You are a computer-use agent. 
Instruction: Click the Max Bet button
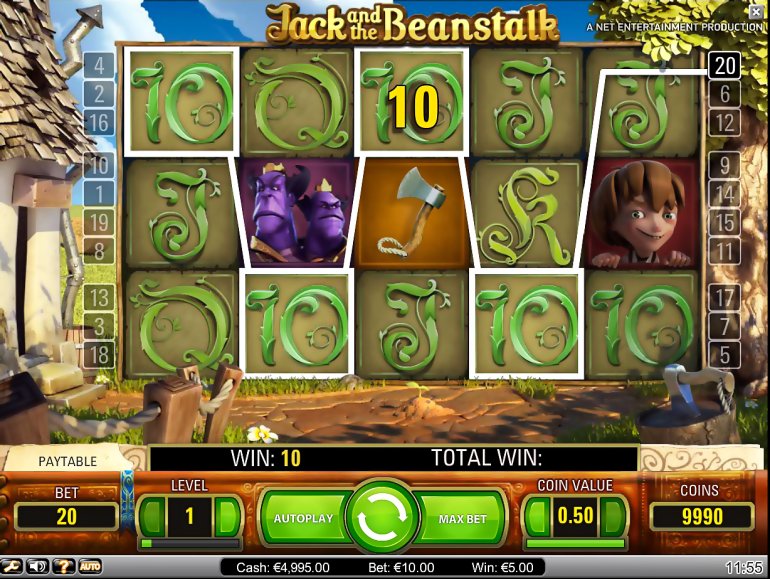pyautogui.click(x=462, y=519)
